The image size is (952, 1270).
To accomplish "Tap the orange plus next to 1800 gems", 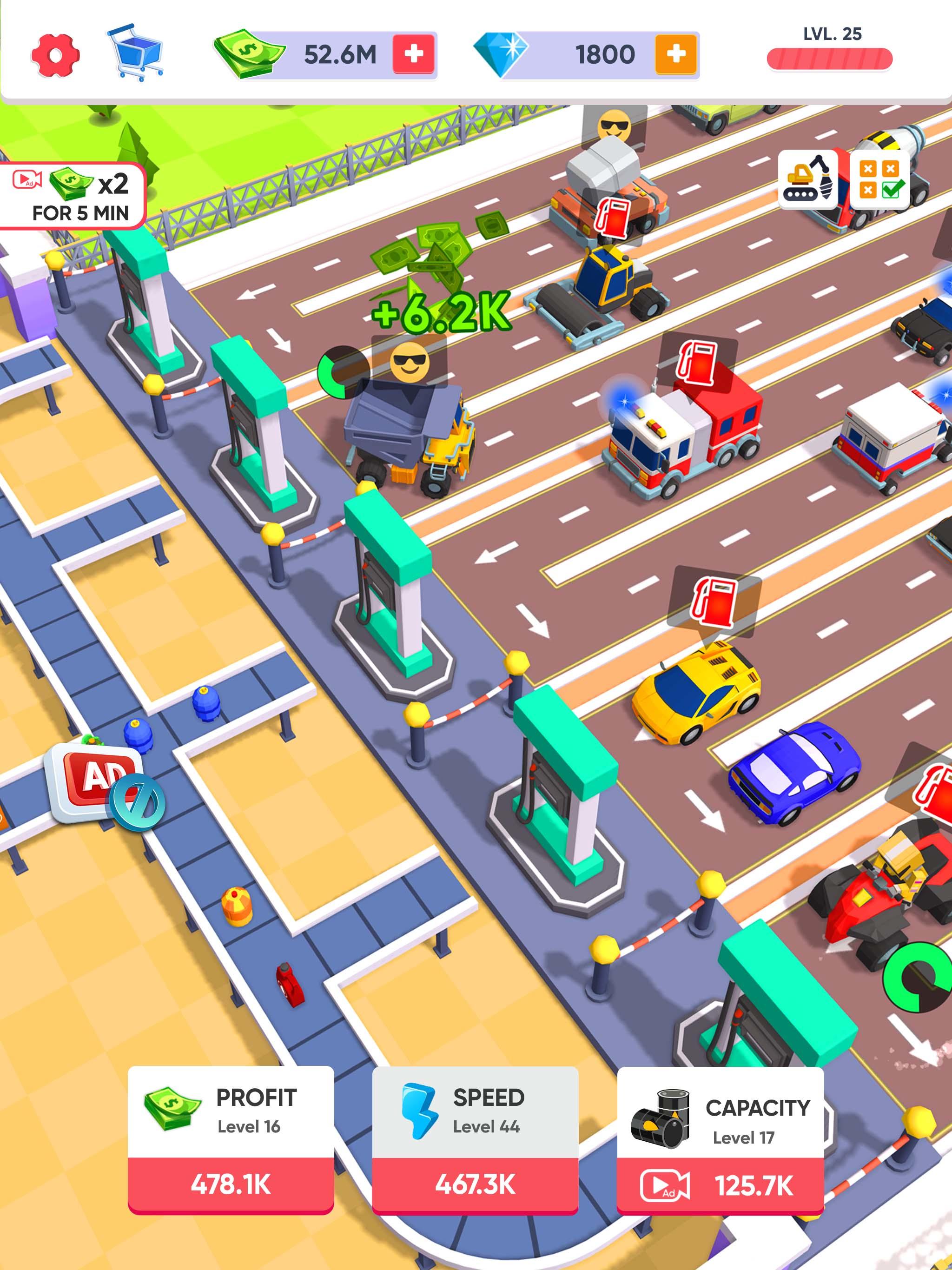I will 675,55.
